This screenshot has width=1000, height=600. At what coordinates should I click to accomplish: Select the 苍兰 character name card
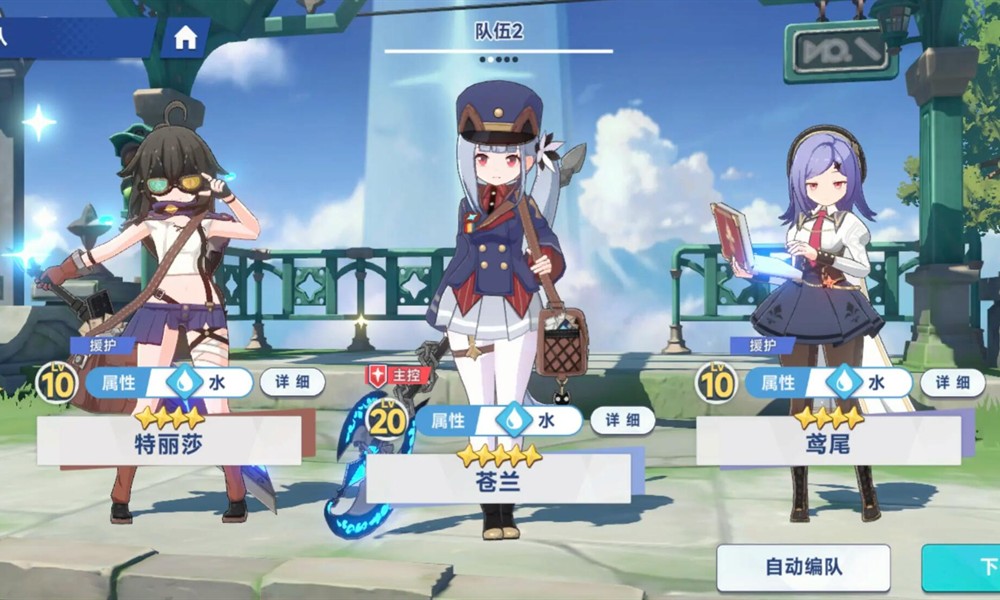[498, 479]
